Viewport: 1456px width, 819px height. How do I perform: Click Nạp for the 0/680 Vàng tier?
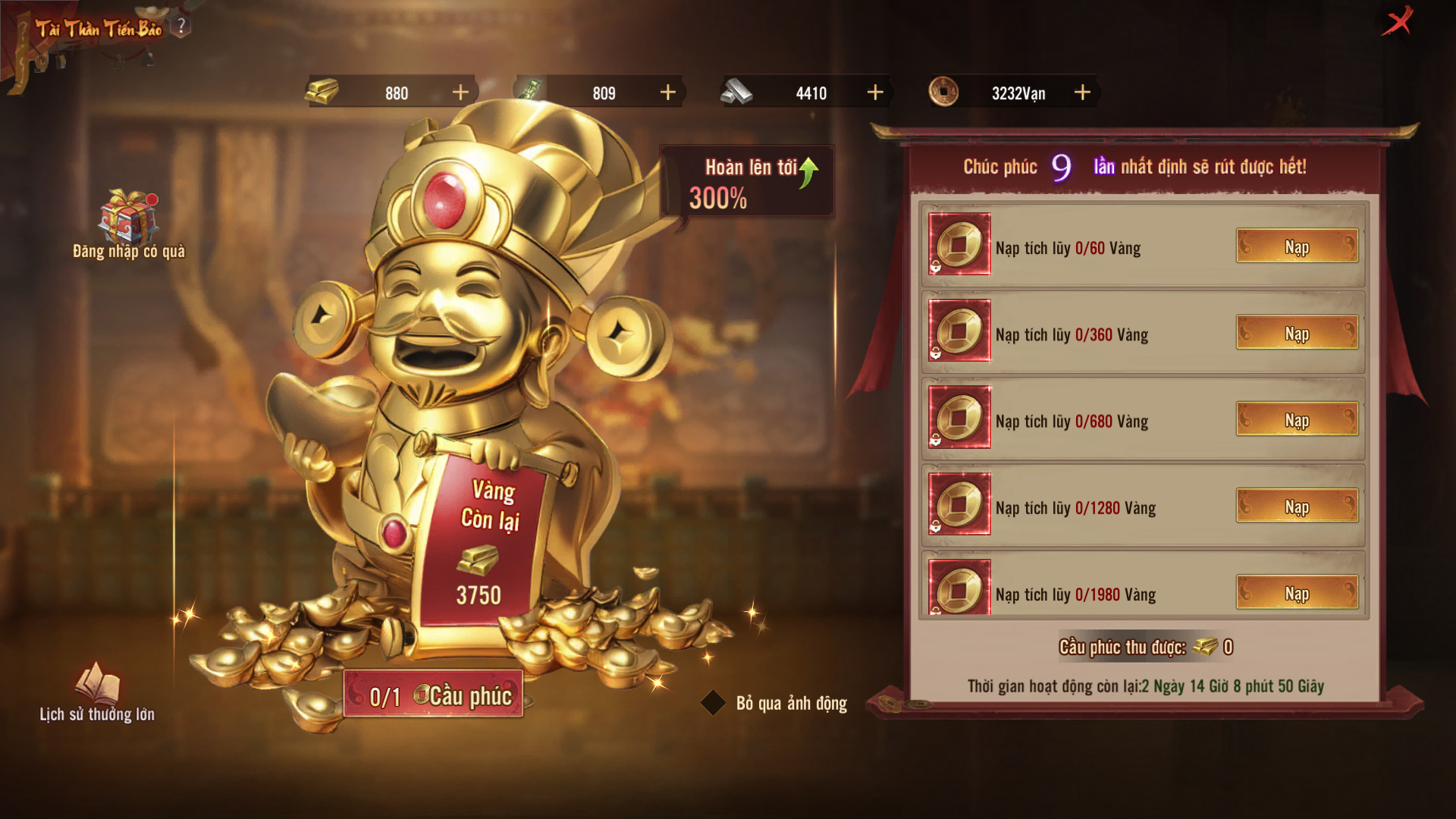[x=1297, y=419]
